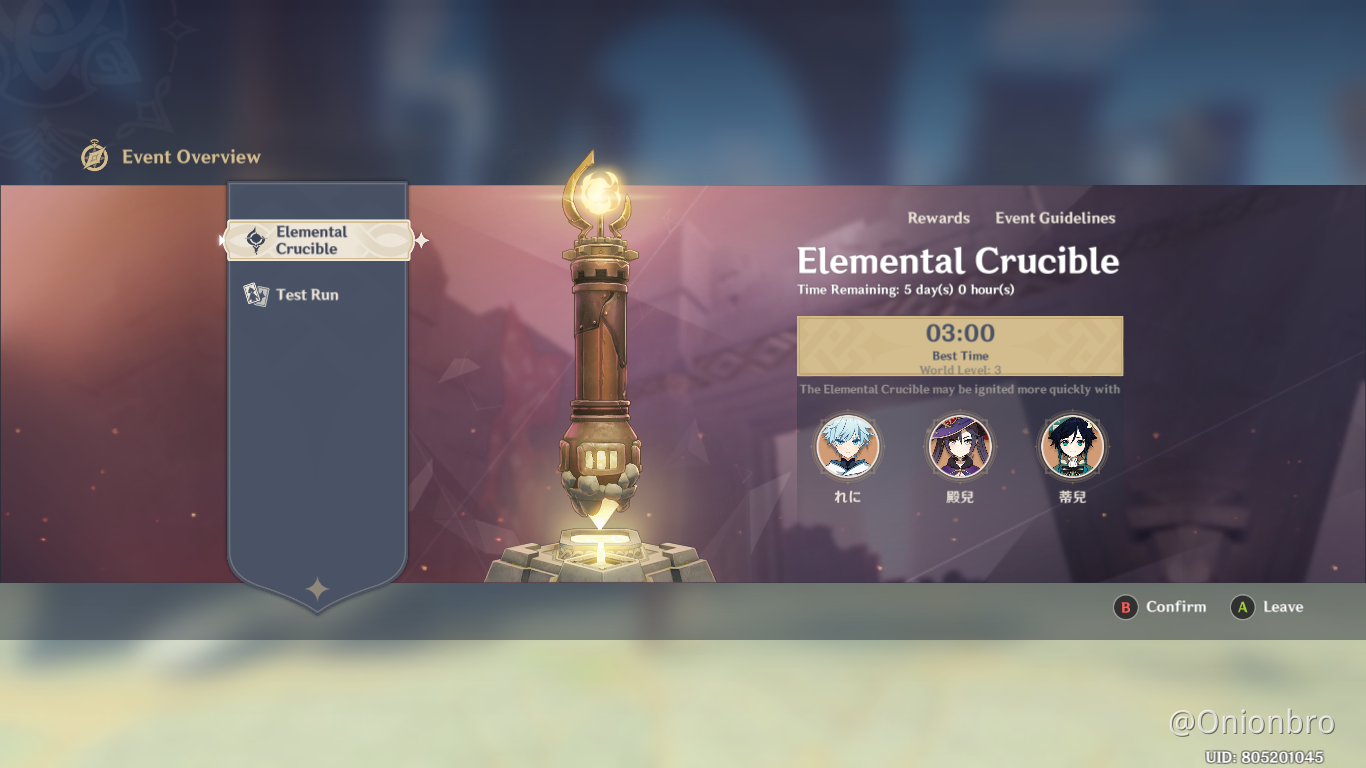The image size is (1366, 768).
Task: Open the Event Guidelines tab
Action: click(x=1054, y=218)
